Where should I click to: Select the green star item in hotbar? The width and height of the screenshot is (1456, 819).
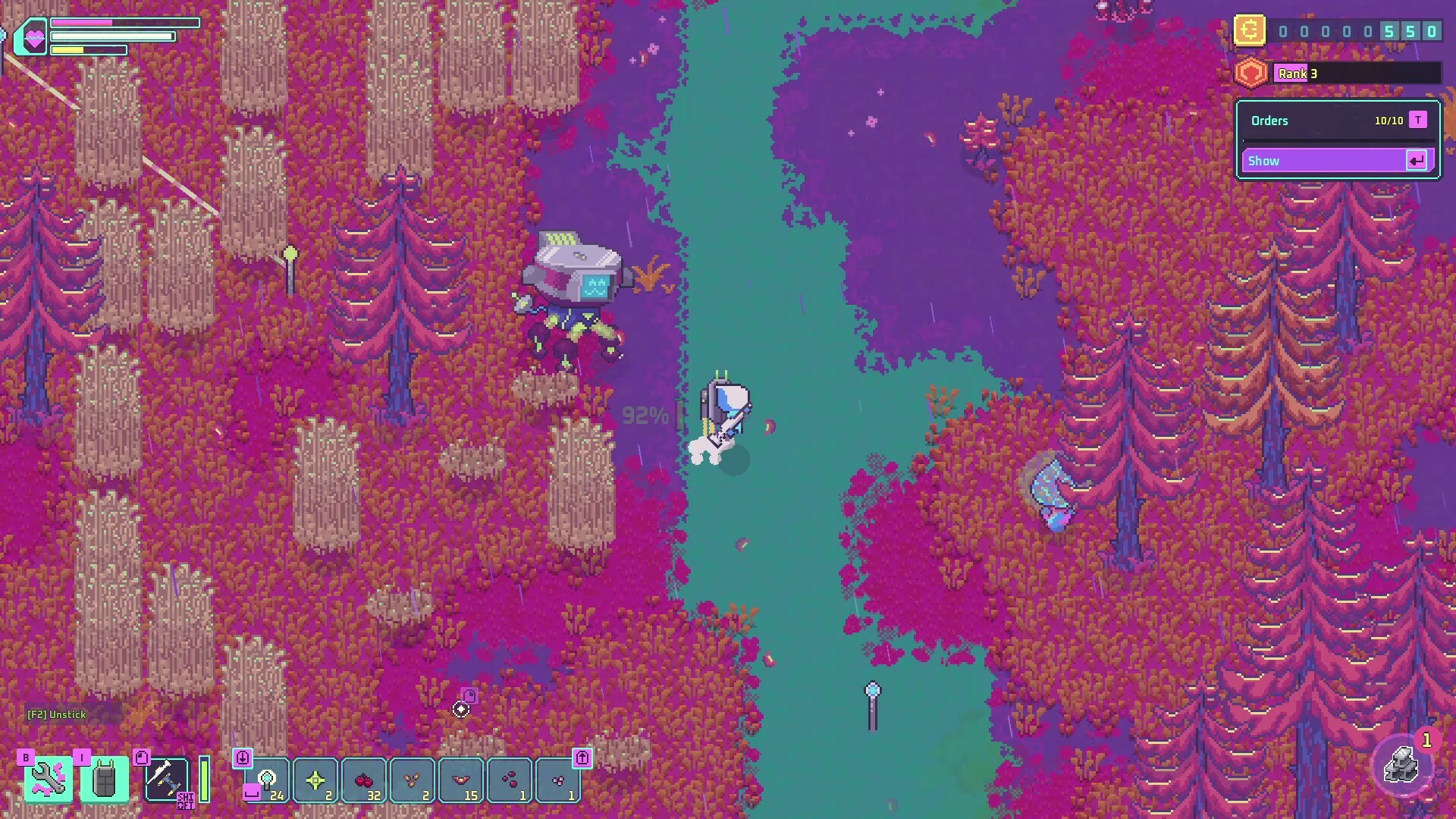(x=315, y=780)
